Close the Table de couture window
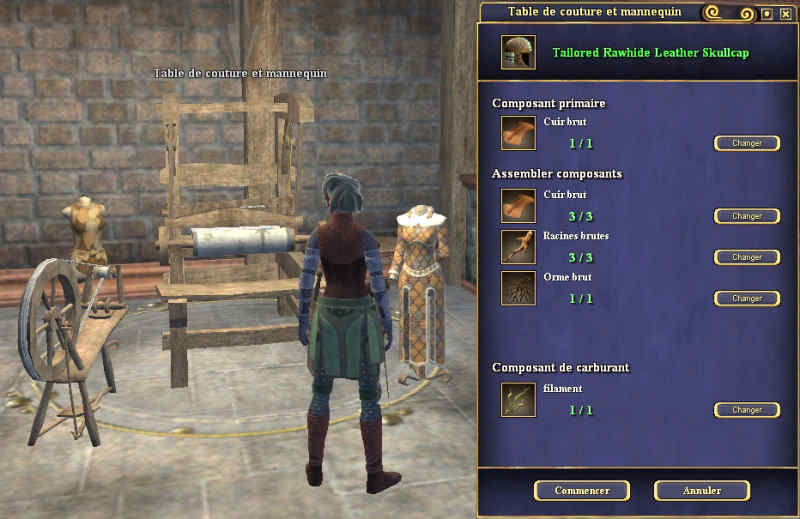This screenshot has height=519, width=800. pyautogui.click(x=784, y=13)
